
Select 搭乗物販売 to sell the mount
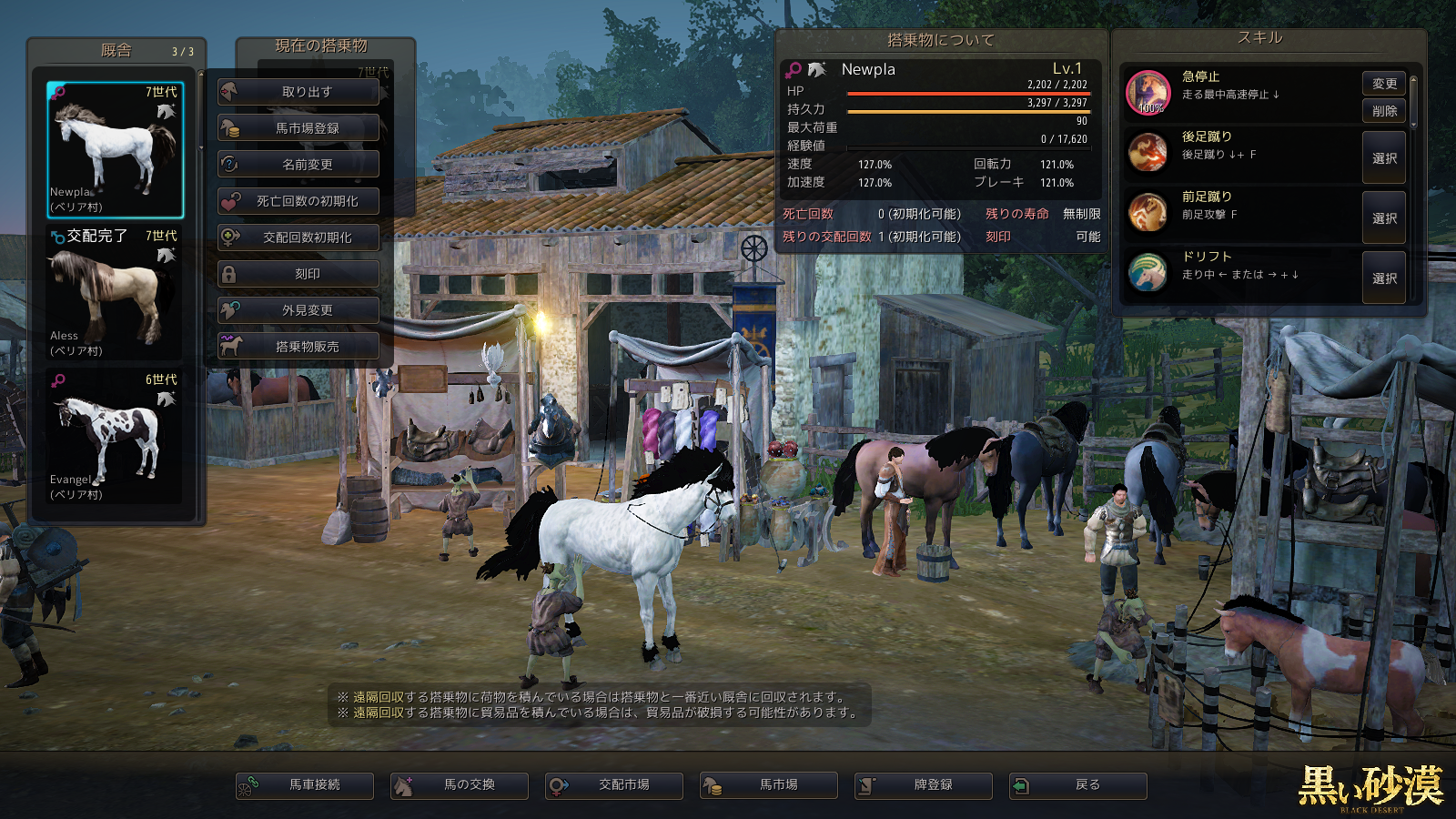(x=298, y=347)
